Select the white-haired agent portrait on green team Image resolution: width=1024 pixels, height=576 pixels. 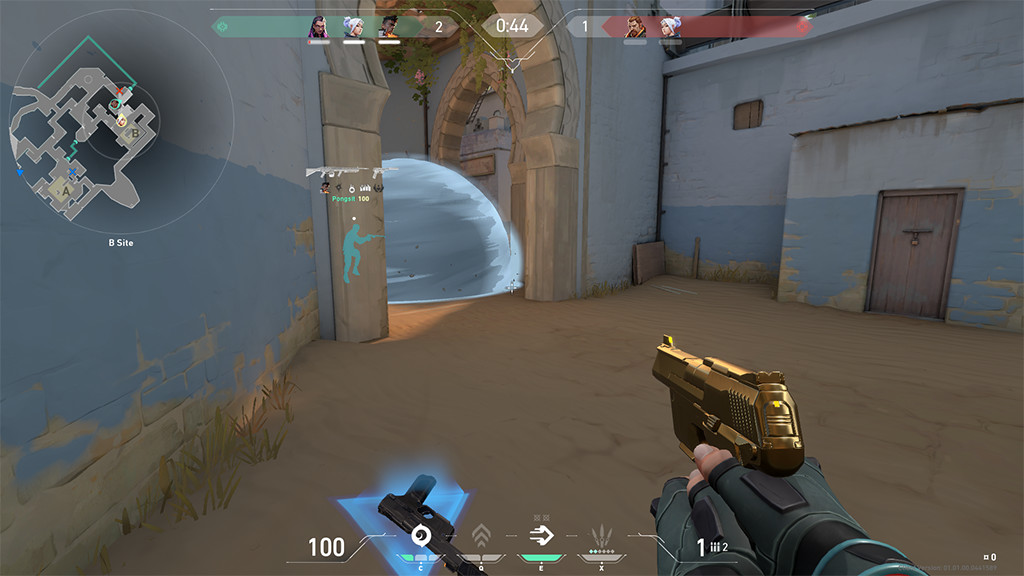click(x=353, y=27)
